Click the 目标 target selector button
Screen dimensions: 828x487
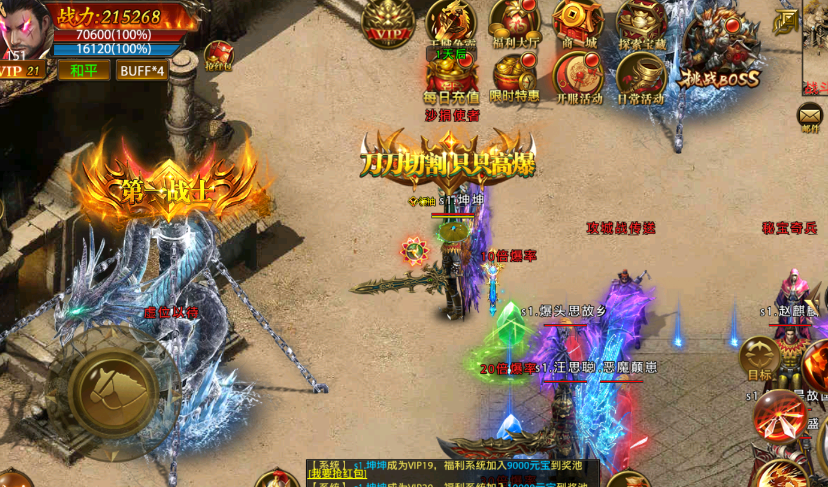click(x=759, y=358)
